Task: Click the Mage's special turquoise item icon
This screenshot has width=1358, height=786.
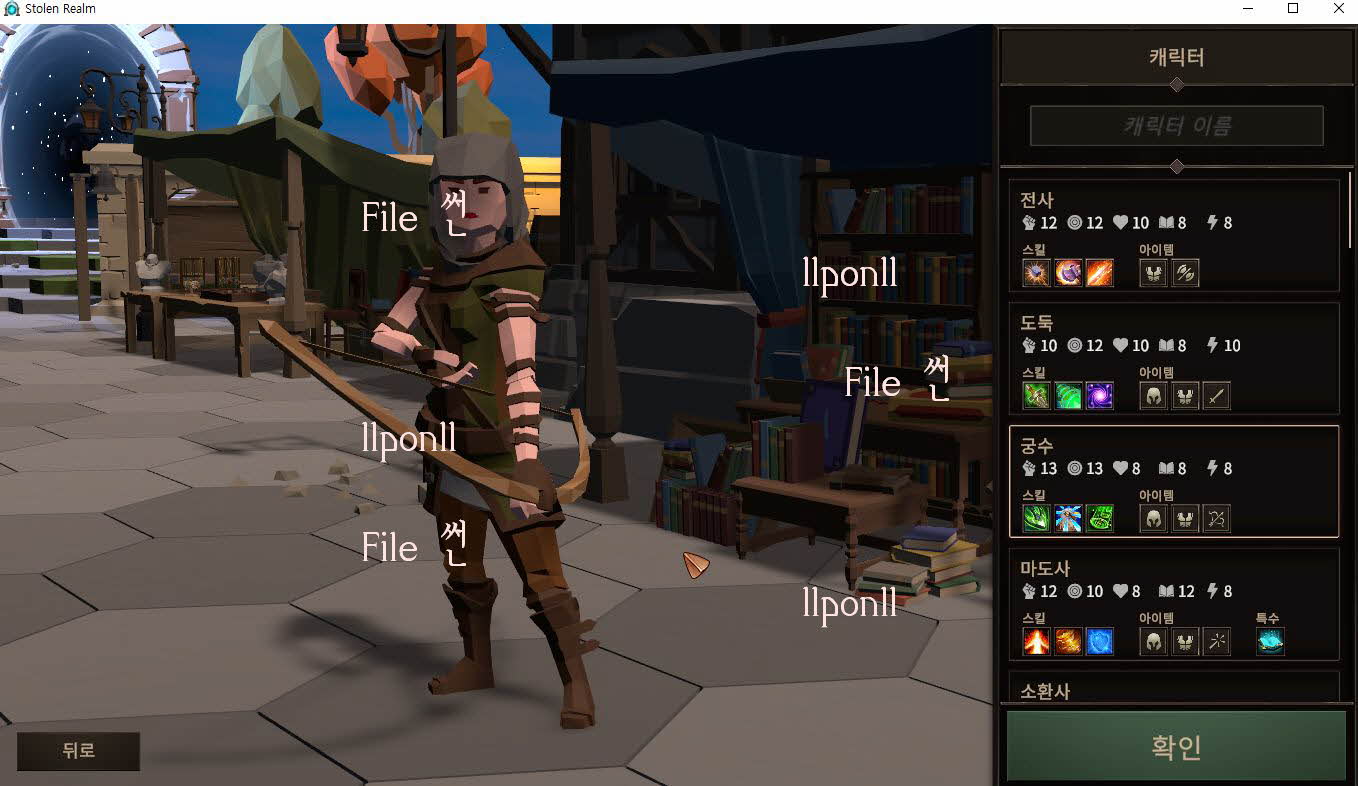Action: point(1270,641)
